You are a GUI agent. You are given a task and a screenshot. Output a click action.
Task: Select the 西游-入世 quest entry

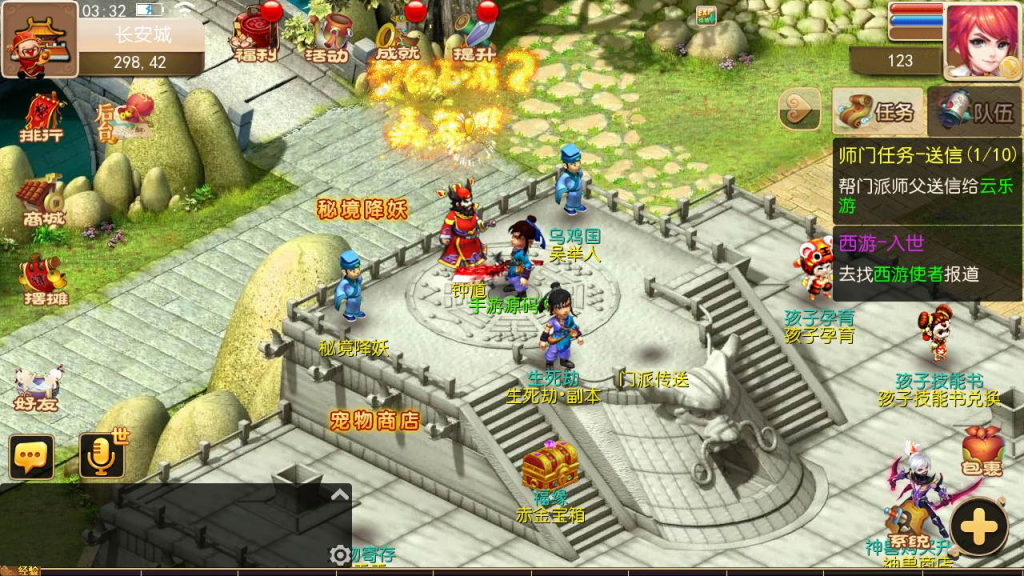(x=927, y=259)
